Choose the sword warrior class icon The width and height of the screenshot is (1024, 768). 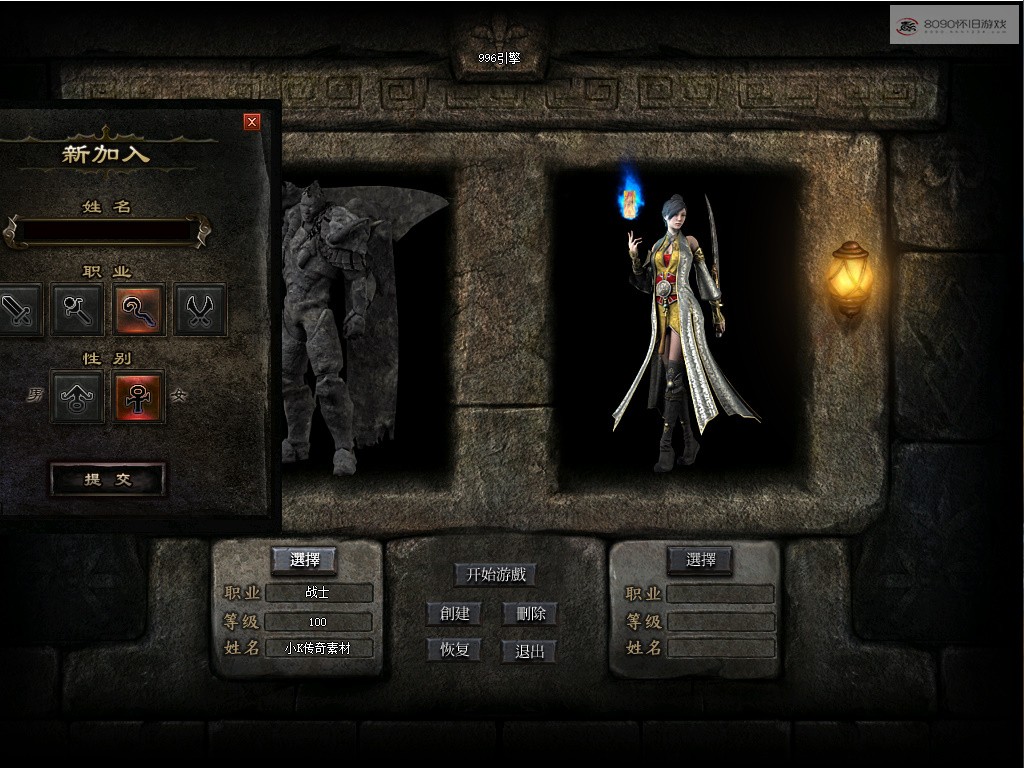click(17, 310)
